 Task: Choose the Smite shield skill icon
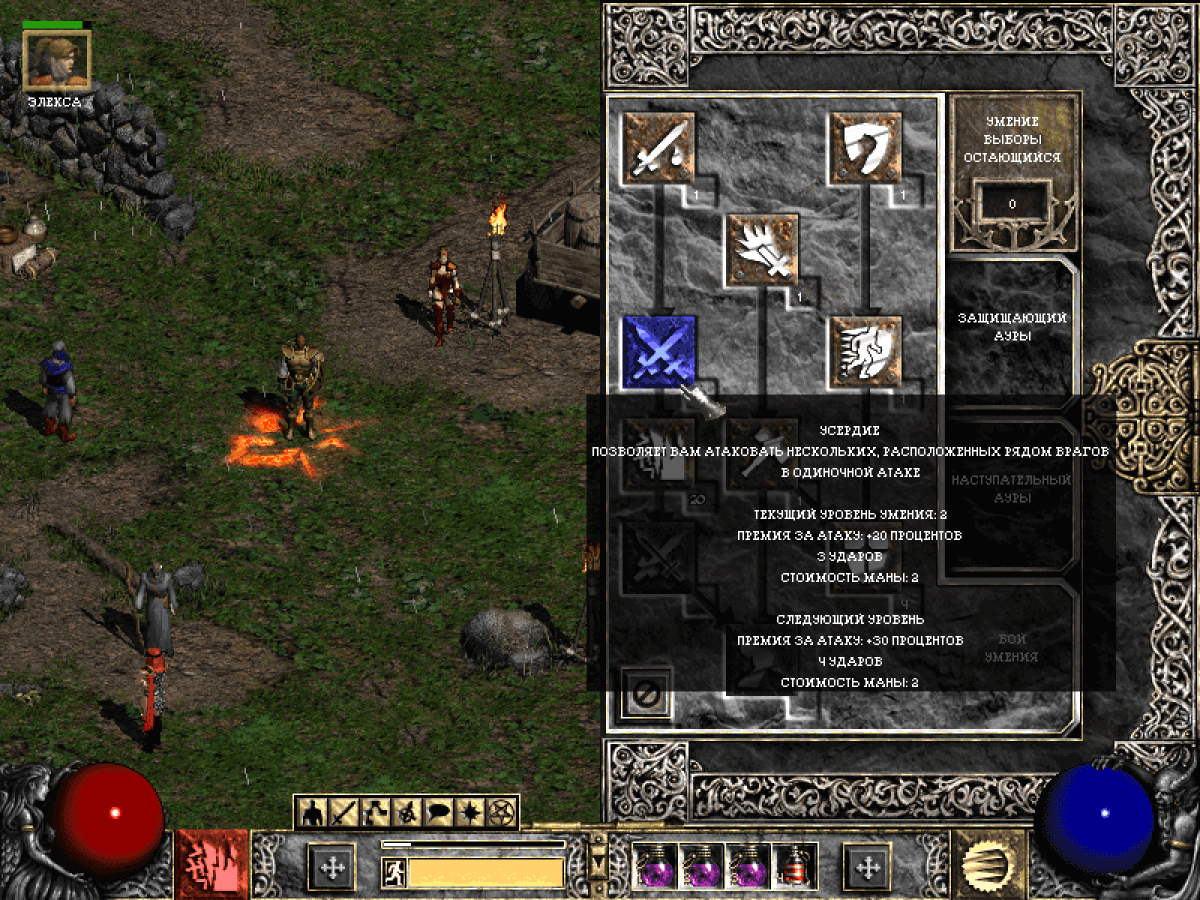866,148
